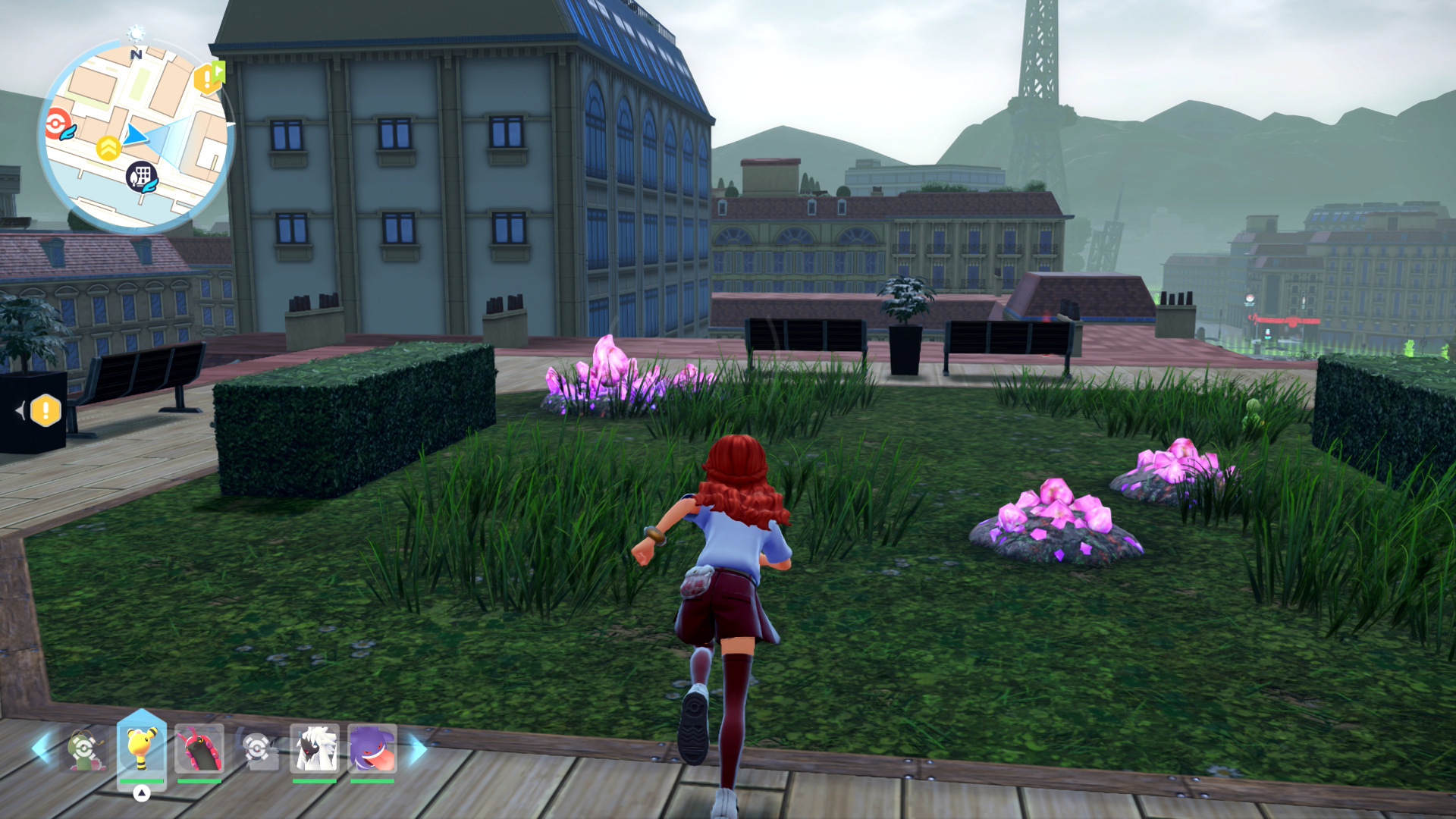Select Gengar from the party bar

(372, 748)
